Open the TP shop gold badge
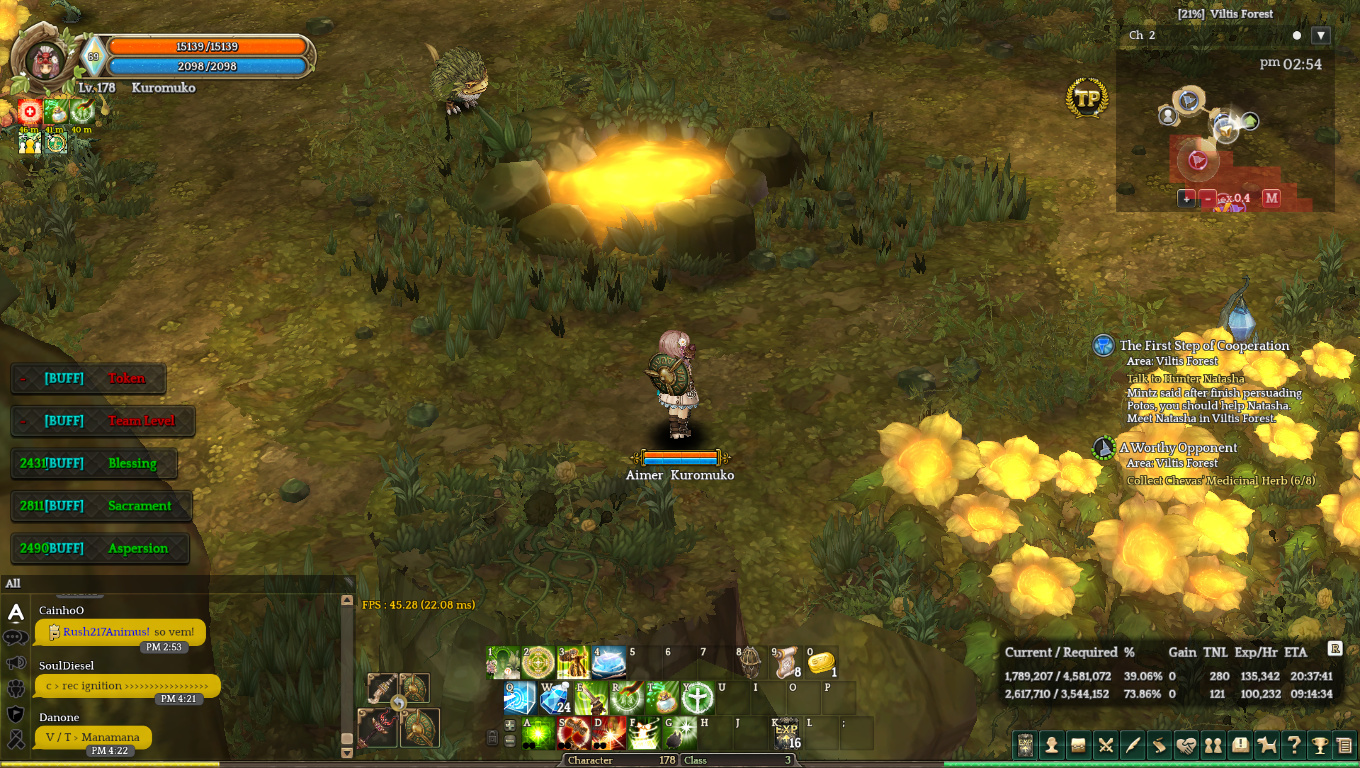The height and width of the screenshot is (768, 1360). [x=1087, y=98]
